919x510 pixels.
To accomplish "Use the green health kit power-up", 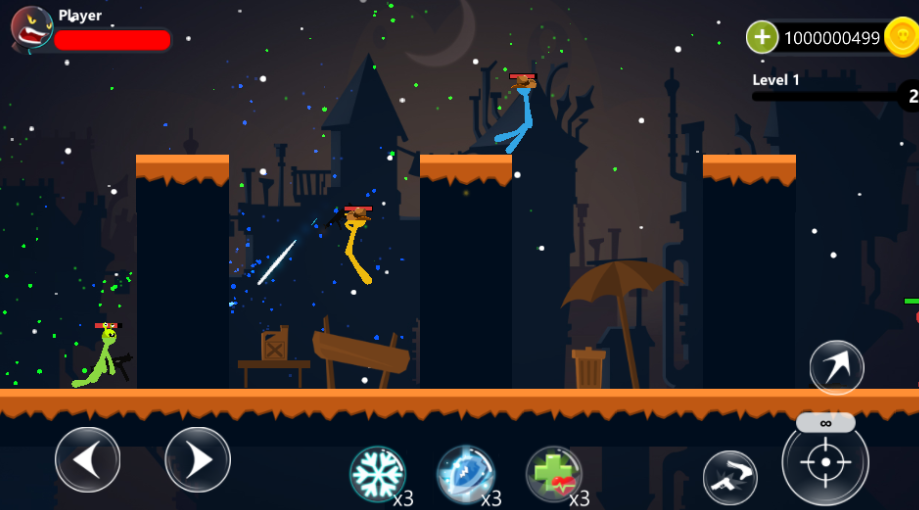I will [x=554, y=474].
